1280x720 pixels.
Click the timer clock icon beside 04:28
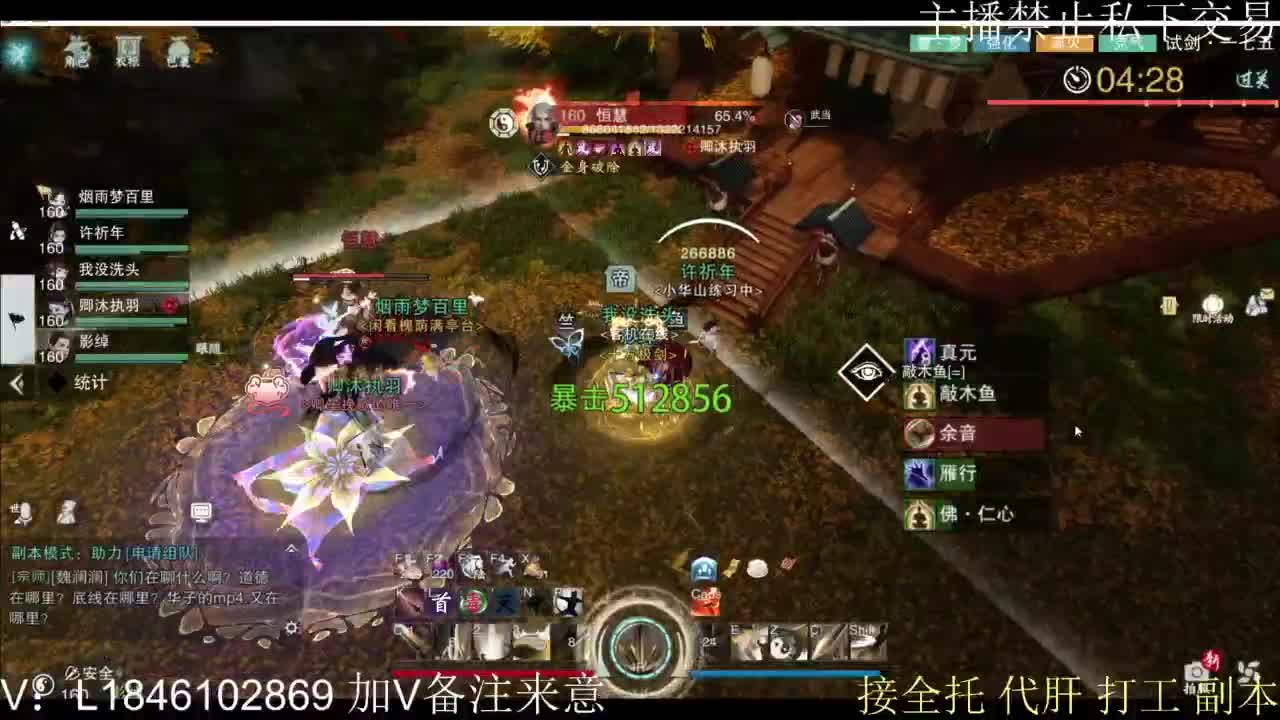(x=1077, y=79)
